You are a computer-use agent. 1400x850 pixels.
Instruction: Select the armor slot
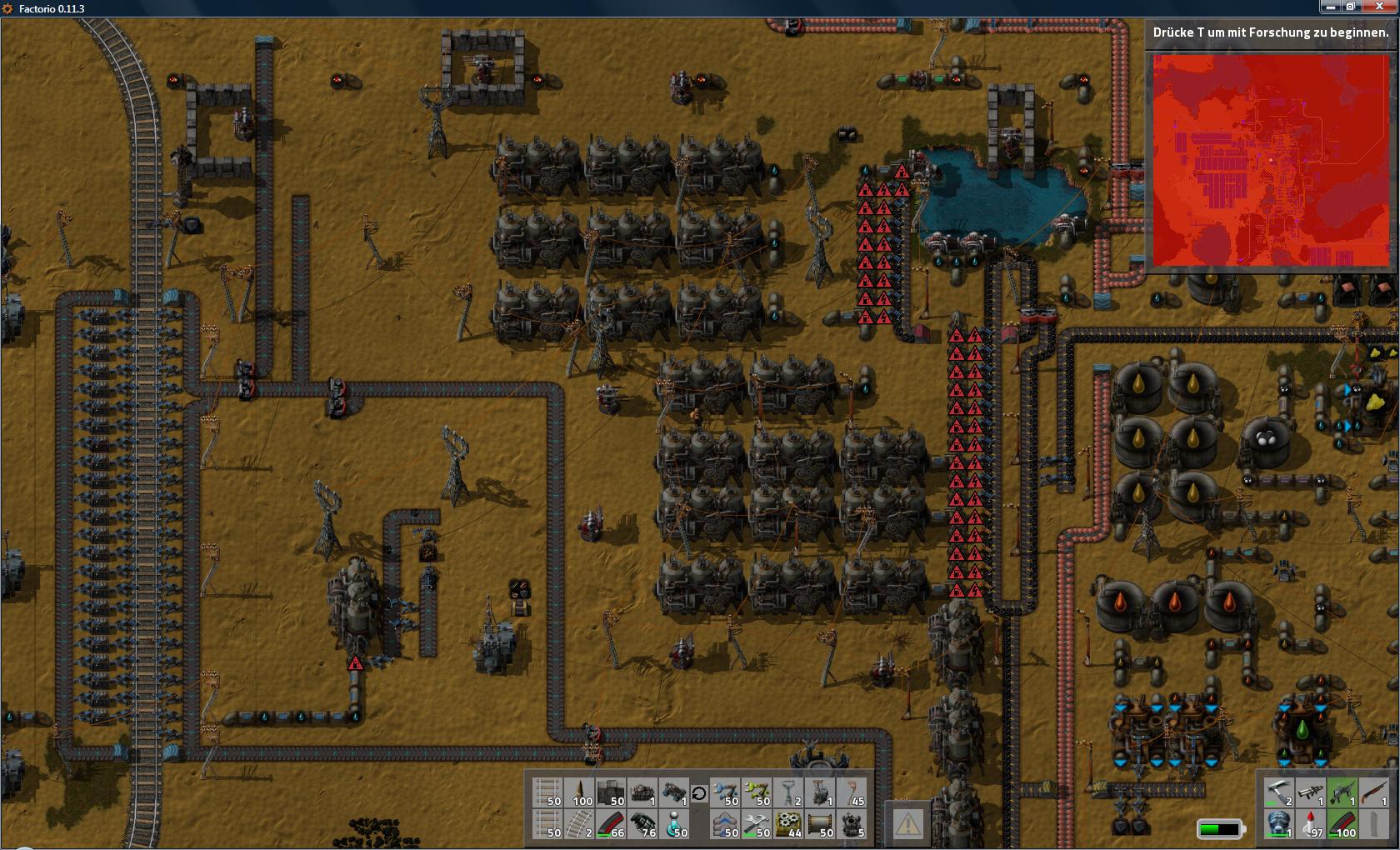tap(1278, 824)
